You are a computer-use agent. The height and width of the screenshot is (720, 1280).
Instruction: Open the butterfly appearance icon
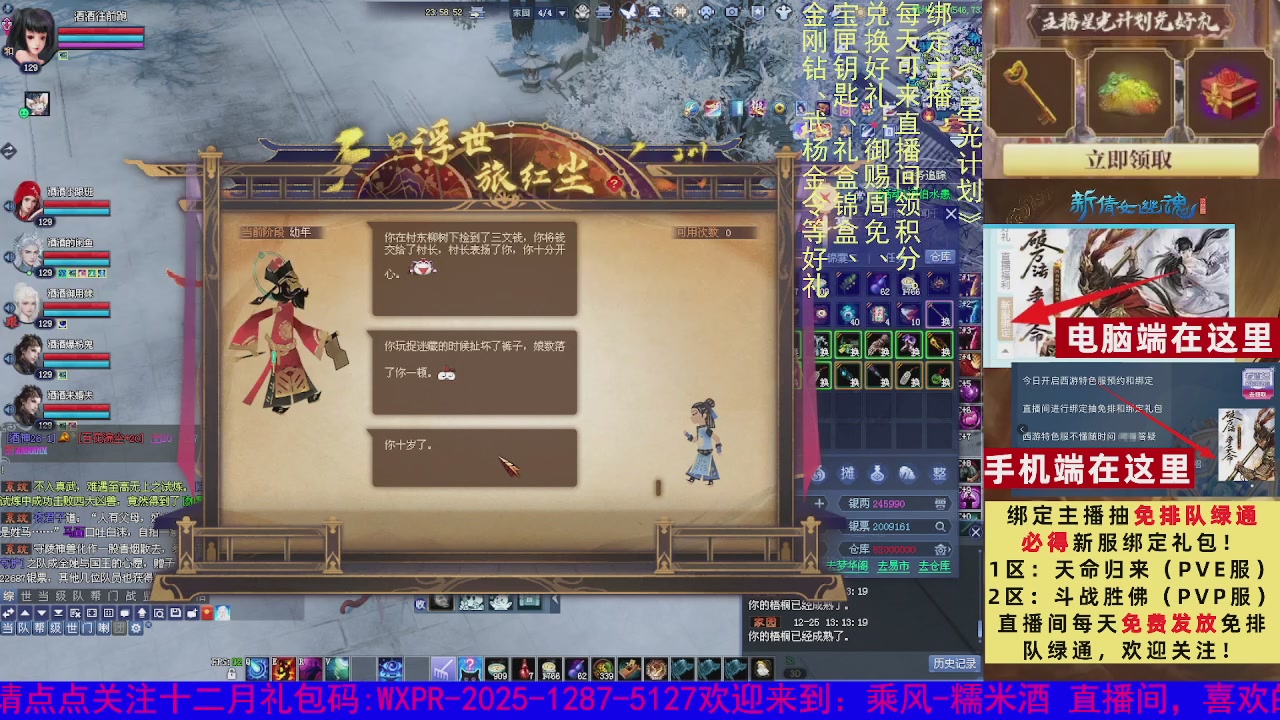coord(629,12)
